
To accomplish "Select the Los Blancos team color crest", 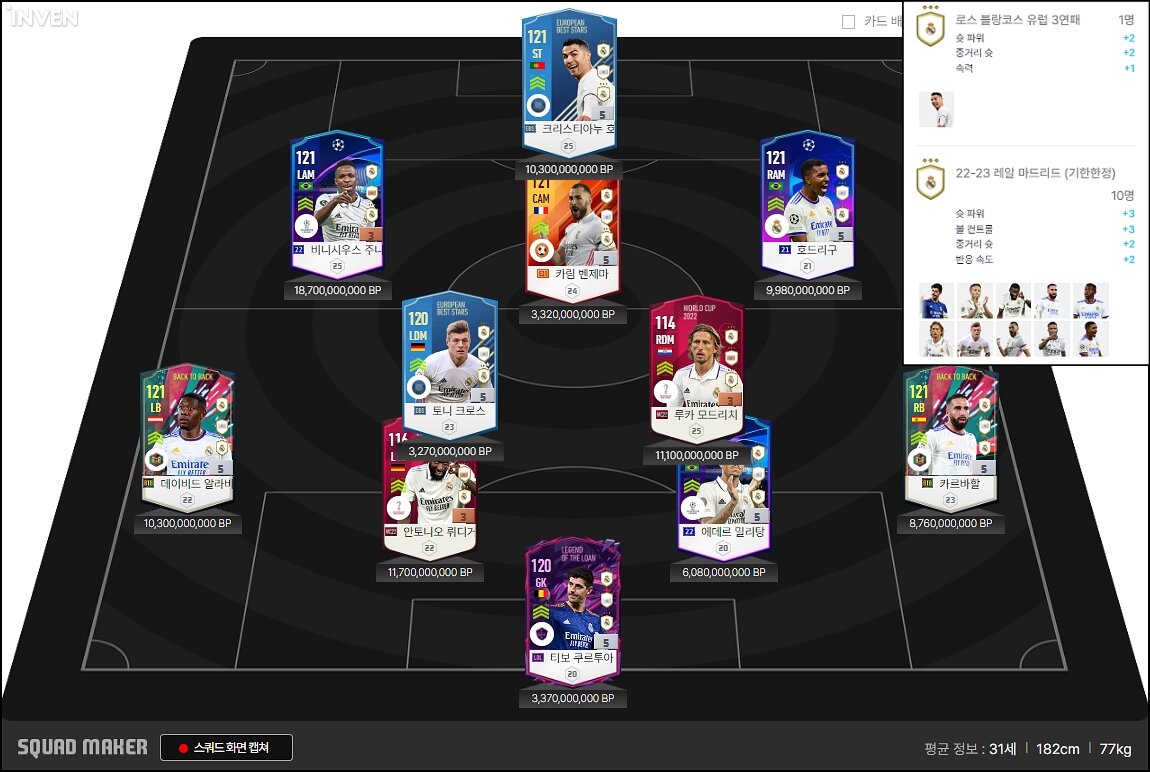I will point(930,27).
